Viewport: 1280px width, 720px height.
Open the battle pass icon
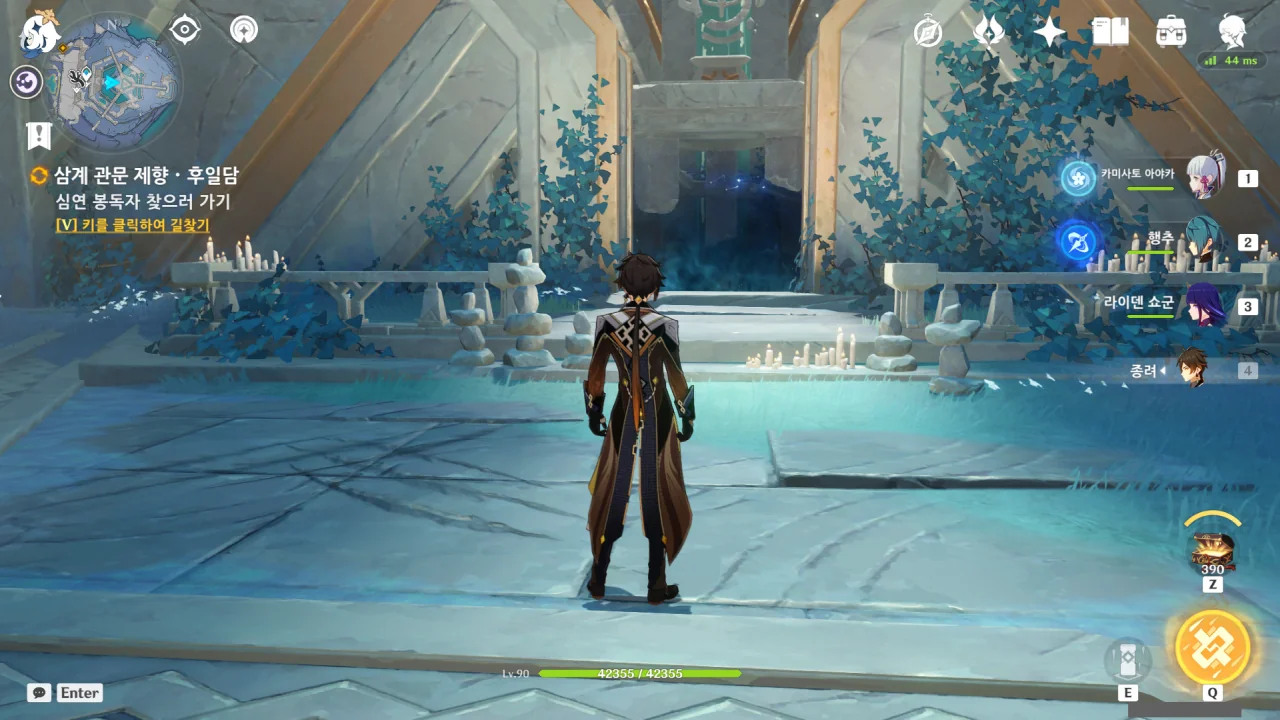[x=988, y=32]
